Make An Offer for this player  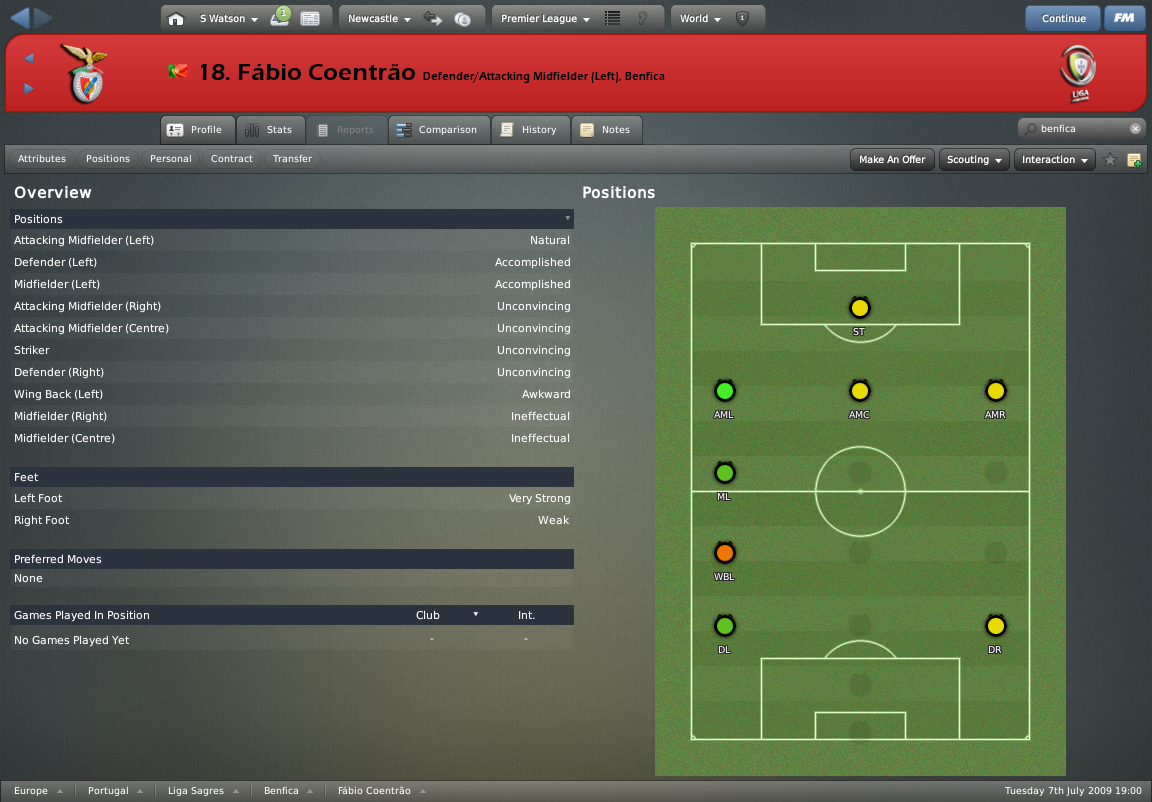(x=892, y=160)
